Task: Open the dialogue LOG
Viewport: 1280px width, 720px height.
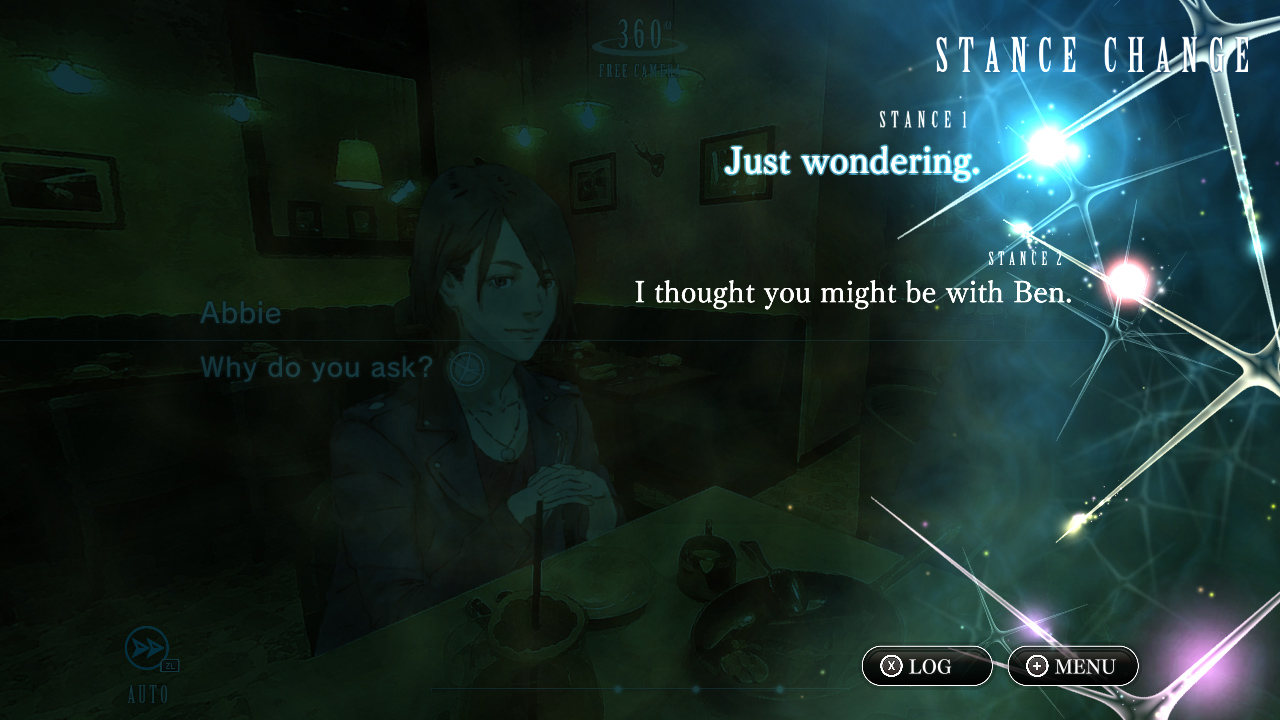Action: (926, 666)
